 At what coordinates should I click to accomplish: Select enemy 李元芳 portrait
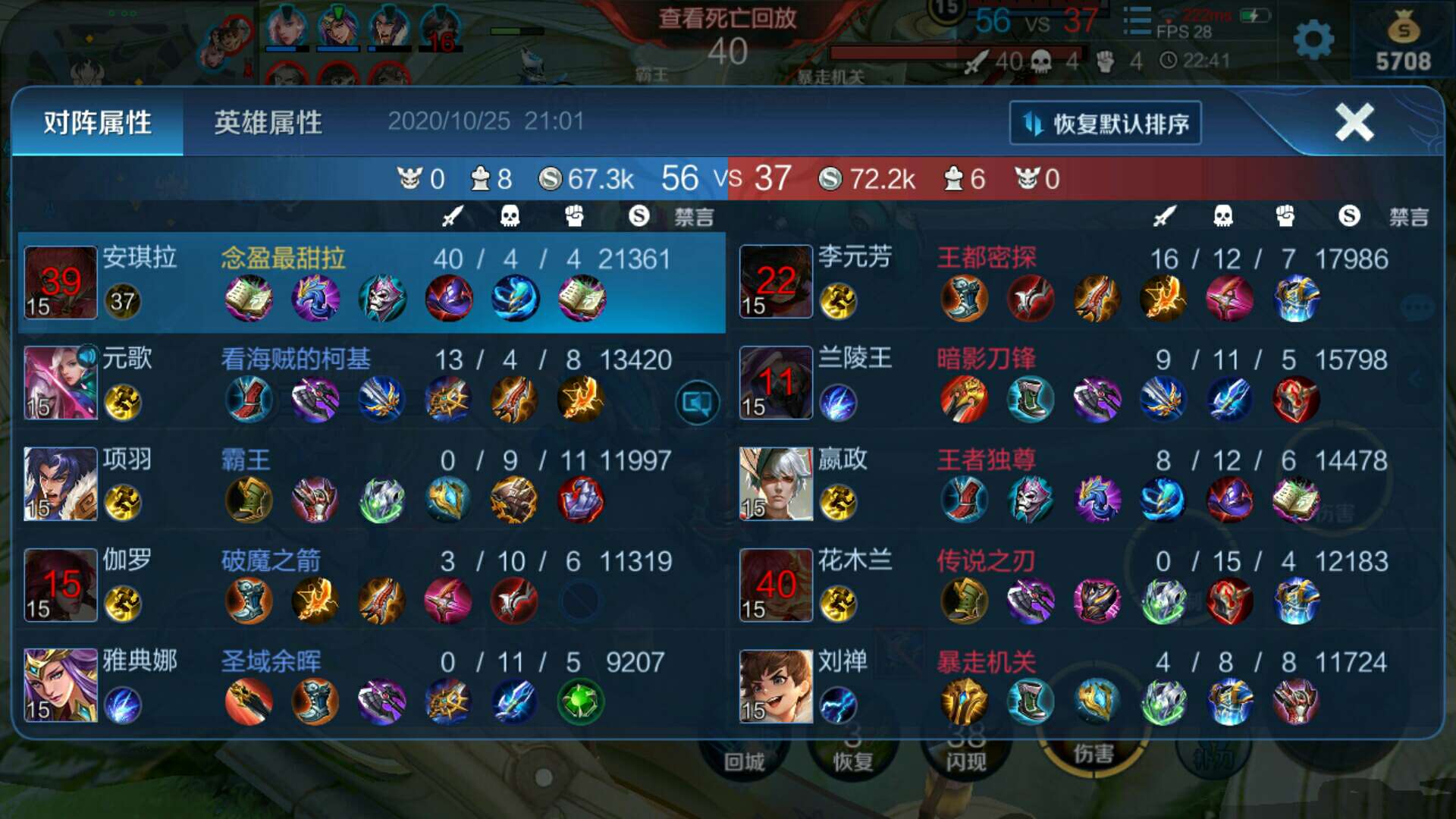(x=776, y=283)
